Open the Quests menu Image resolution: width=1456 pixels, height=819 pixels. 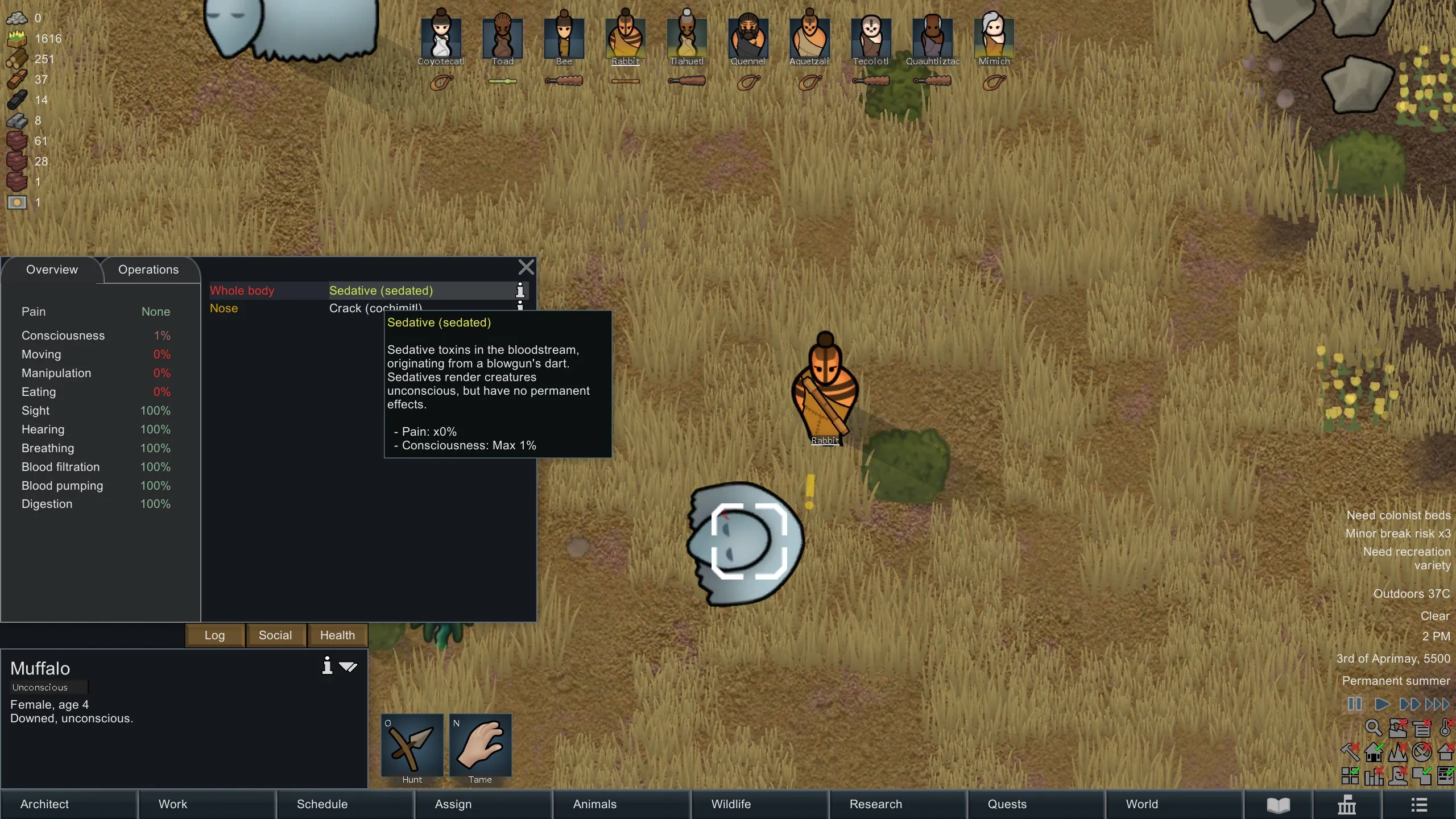pos(1036,804)
